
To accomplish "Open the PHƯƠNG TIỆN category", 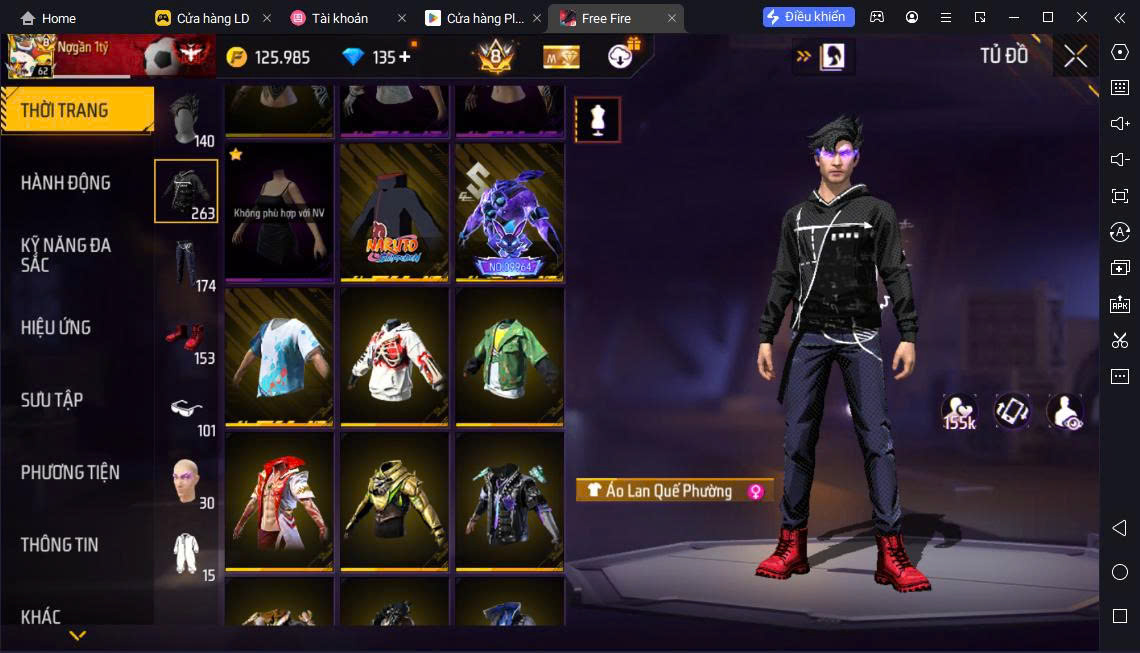I will coord(70,472).
